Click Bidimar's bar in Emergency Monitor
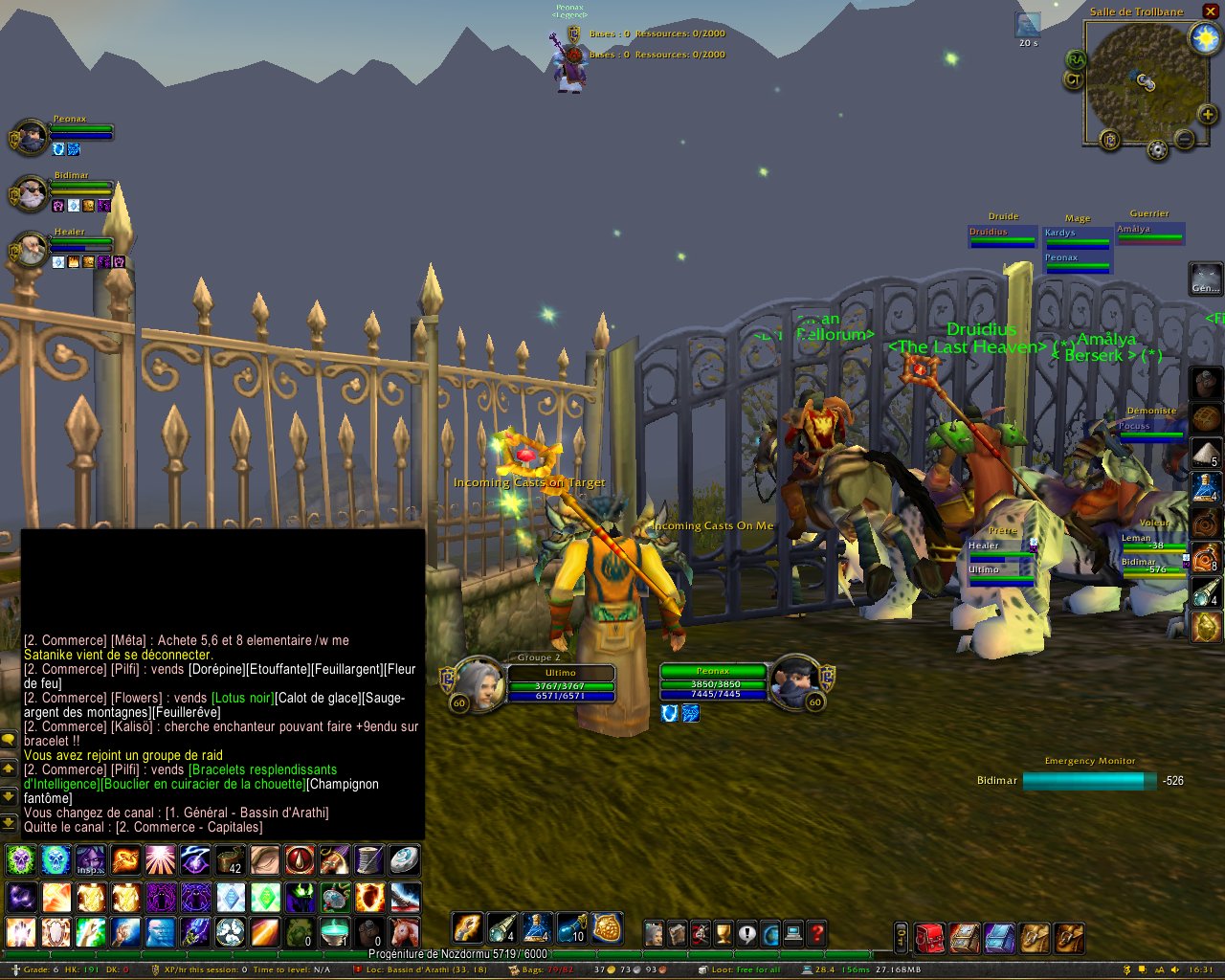 coord(1089,781)
